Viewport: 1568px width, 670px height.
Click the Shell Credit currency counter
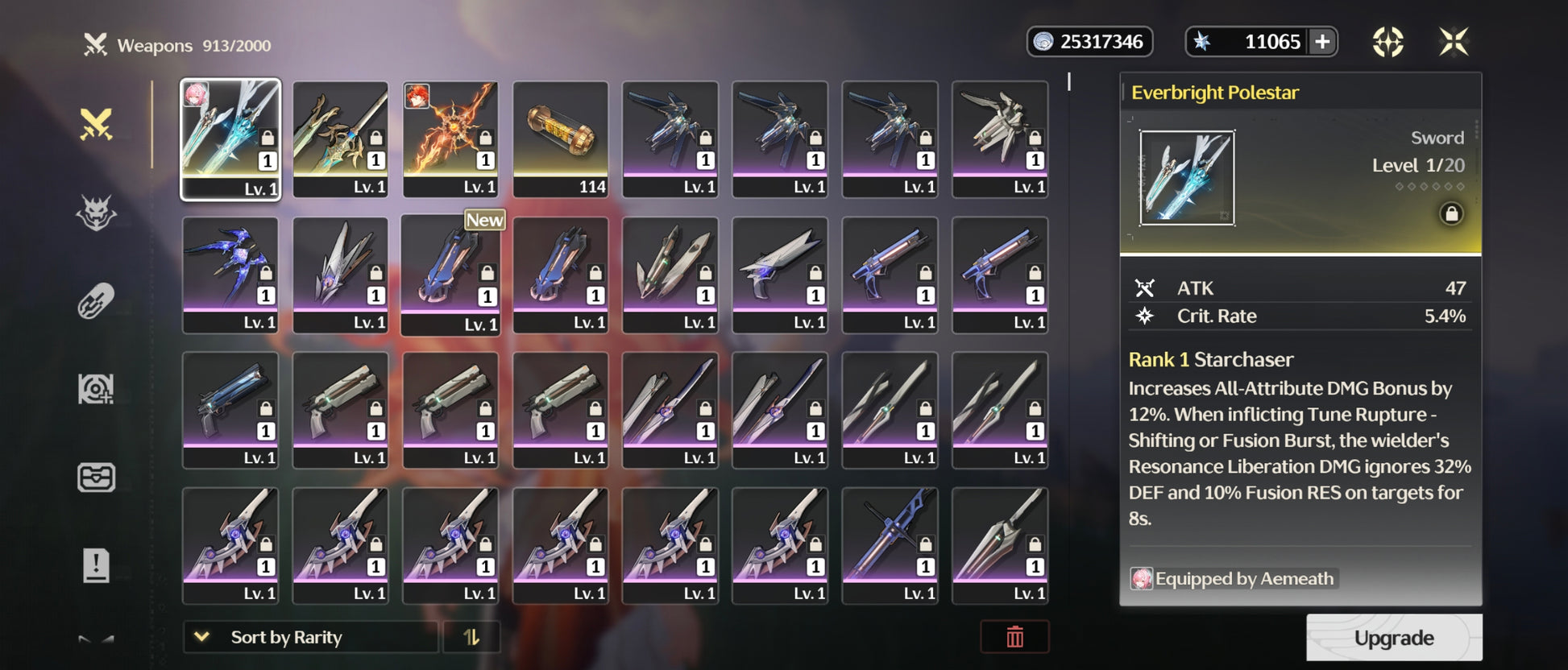click(1089, 42)
